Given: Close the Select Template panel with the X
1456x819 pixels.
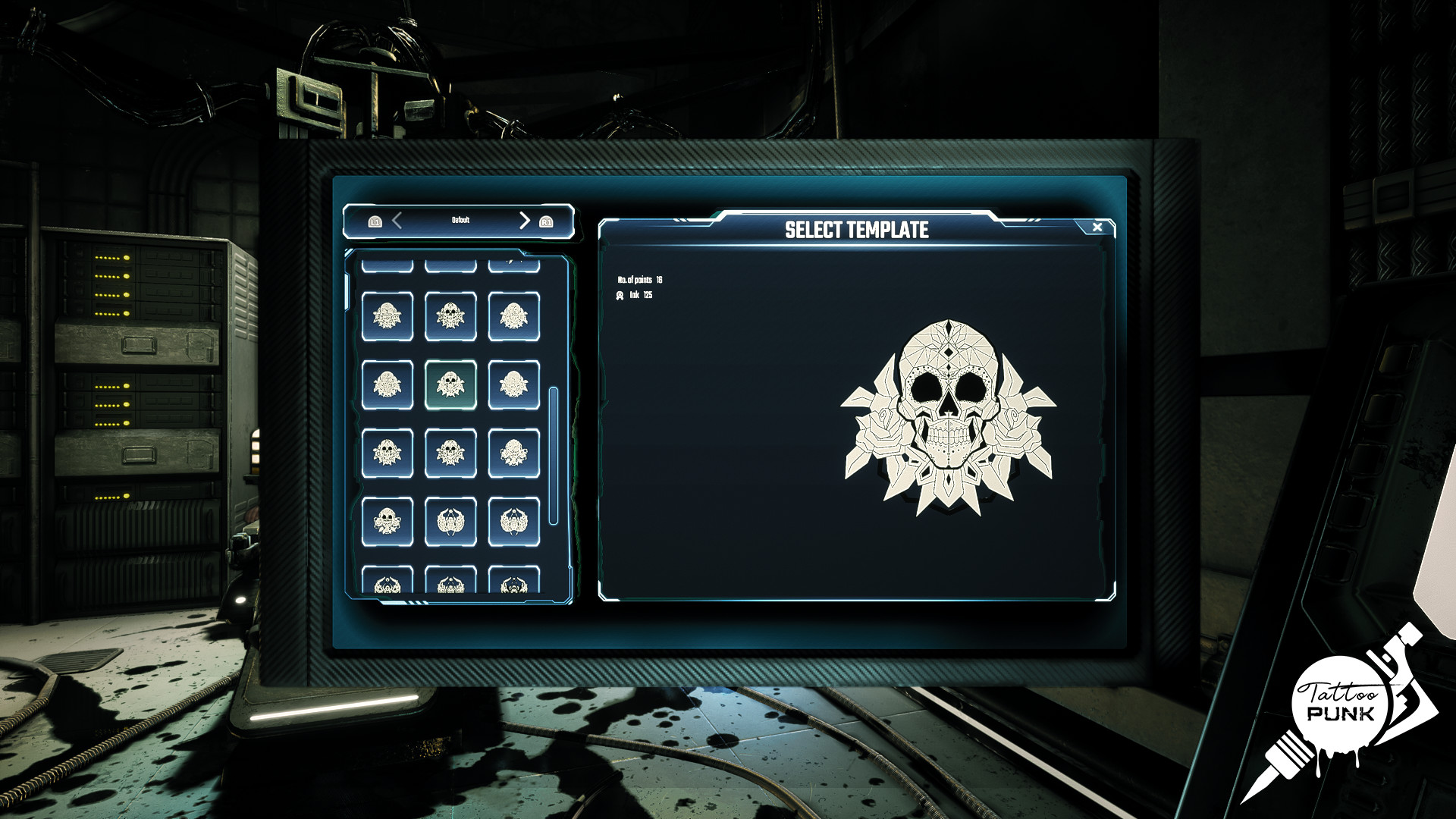Looking at the screenshot, I should click(1097, 226).
